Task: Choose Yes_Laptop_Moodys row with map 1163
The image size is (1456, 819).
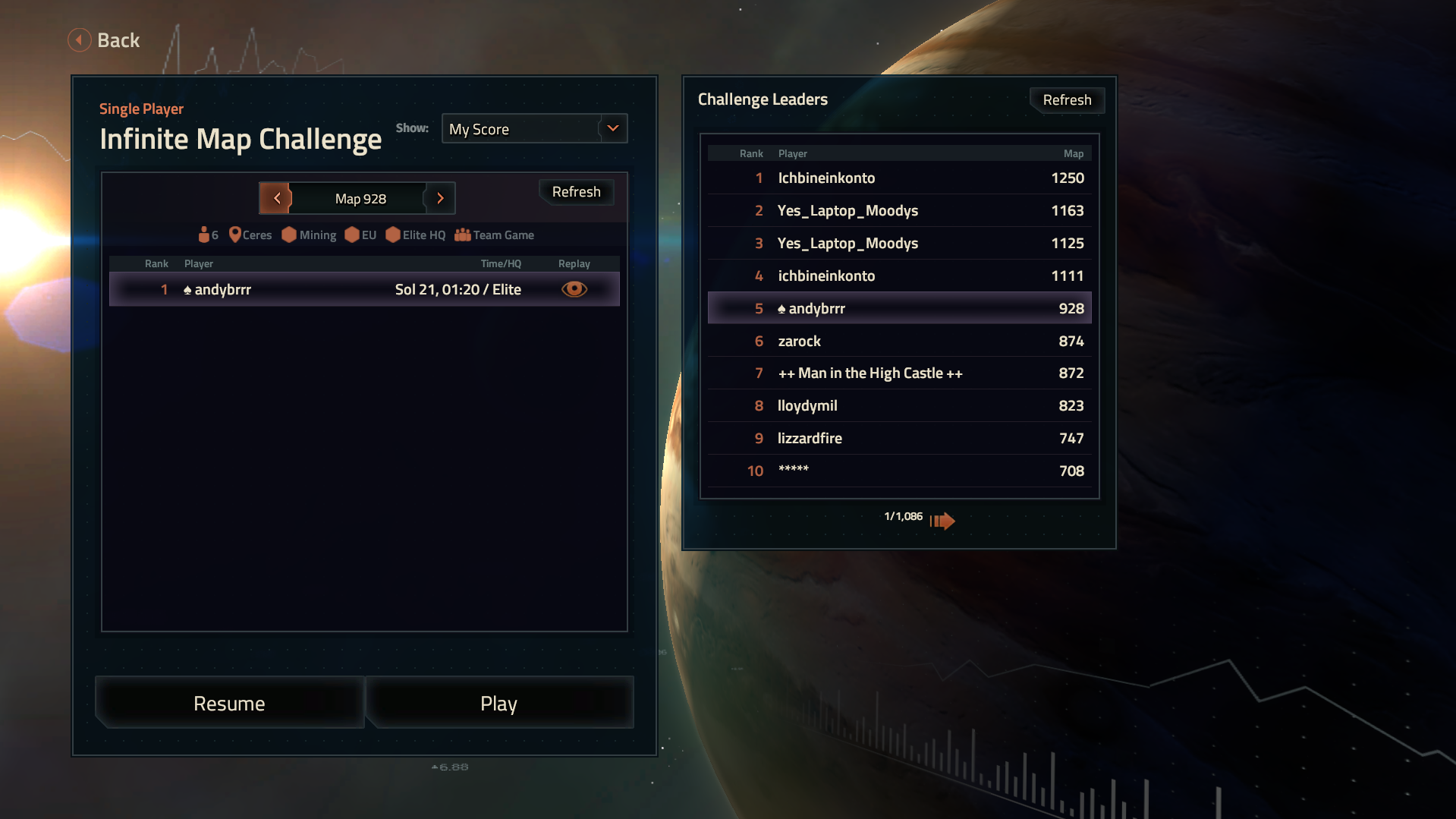Action: point(899,211)
